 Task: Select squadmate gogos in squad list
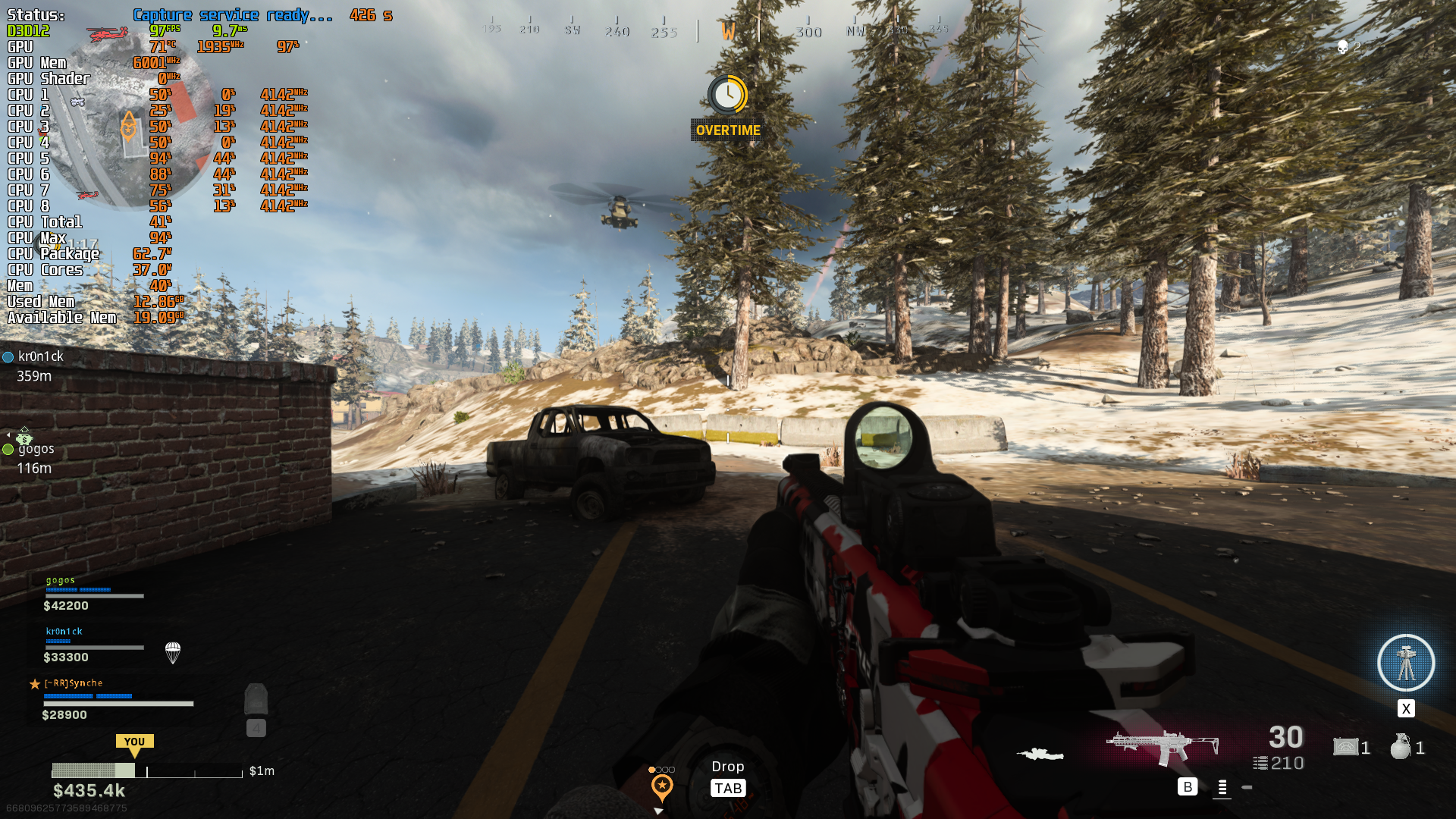(93, 593)
